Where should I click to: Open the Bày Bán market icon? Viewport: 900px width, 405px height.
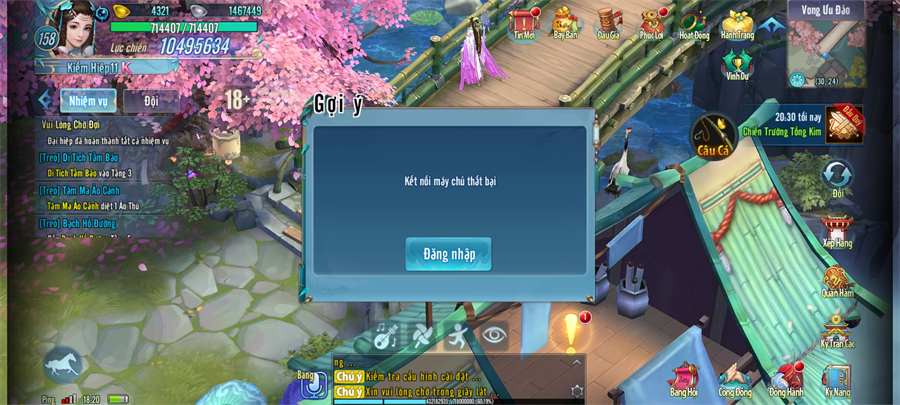(x=565, y=22)
